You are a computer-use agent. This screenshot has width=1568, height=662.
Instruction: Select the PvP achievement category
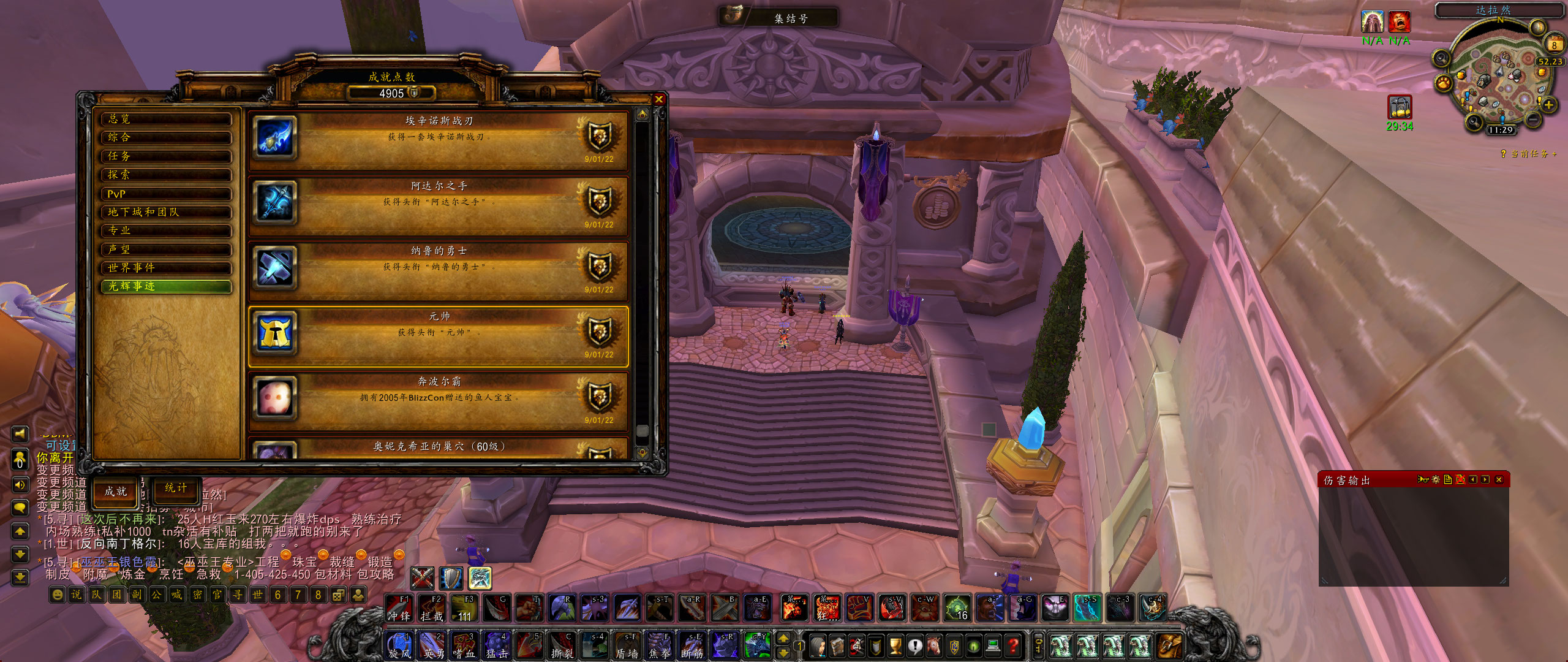click(166, 194)
